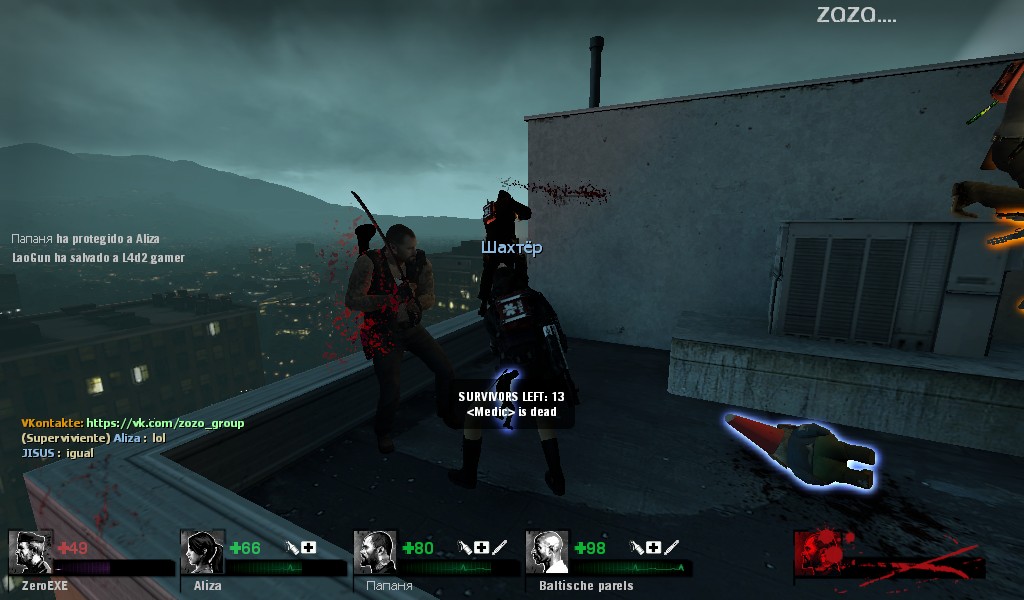1024x600 pixels.
Task: Select Baltische parels' portrait
Action: pos(547,552)
